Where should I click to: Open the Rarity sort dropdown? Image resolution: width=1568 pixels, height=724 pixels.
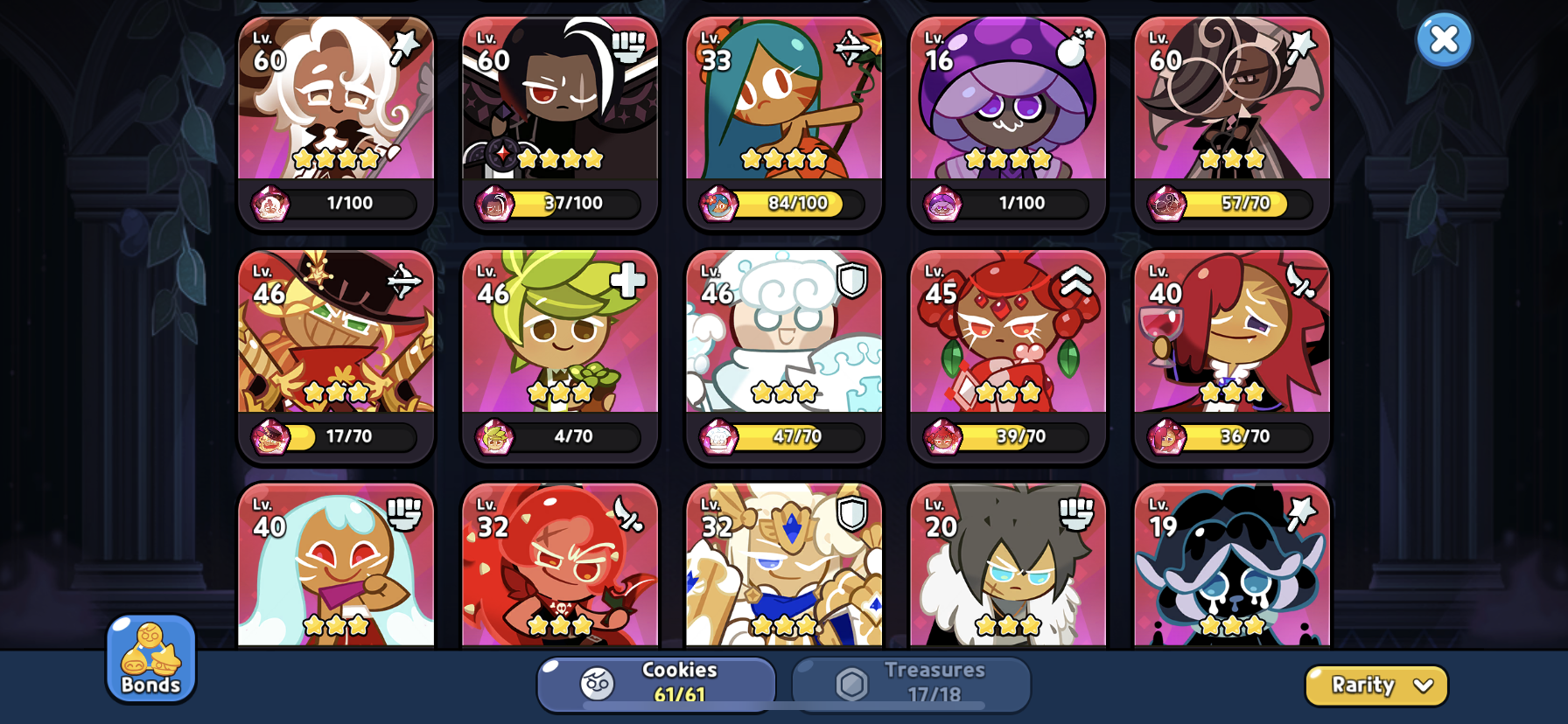point(1375,686)
